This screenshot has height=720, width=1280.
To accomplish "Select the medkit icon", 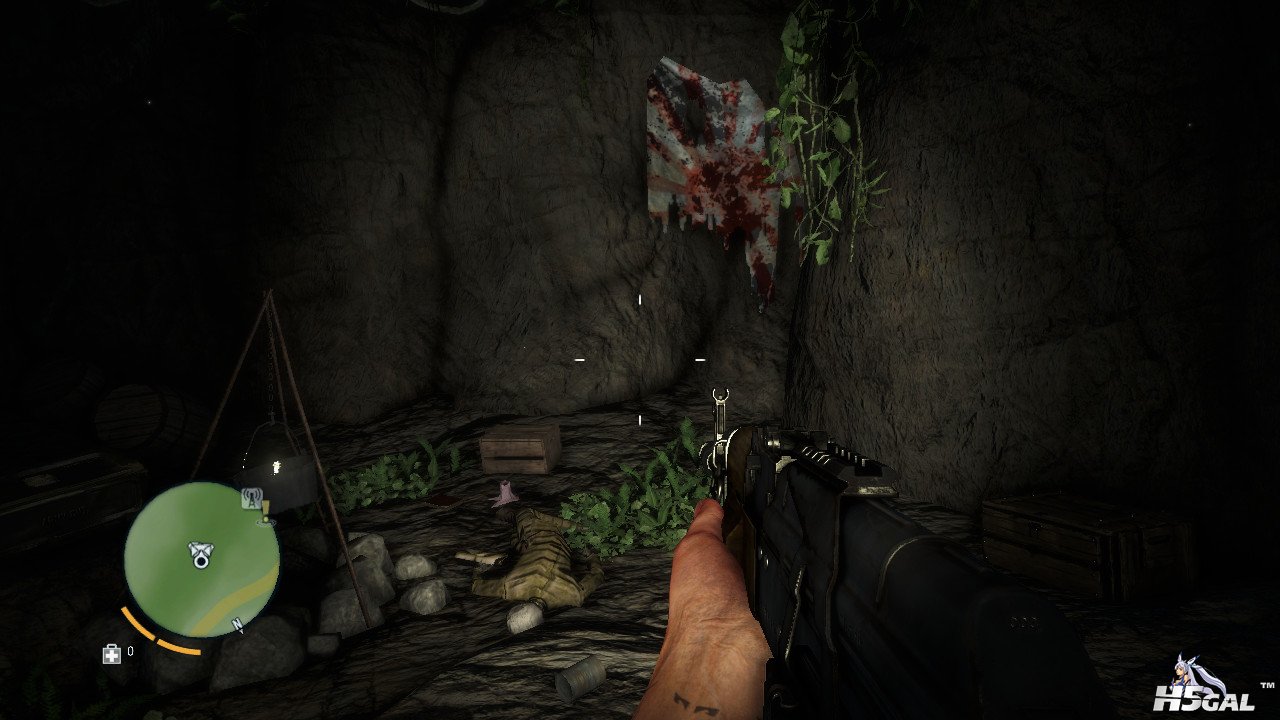I will point(111,653).
